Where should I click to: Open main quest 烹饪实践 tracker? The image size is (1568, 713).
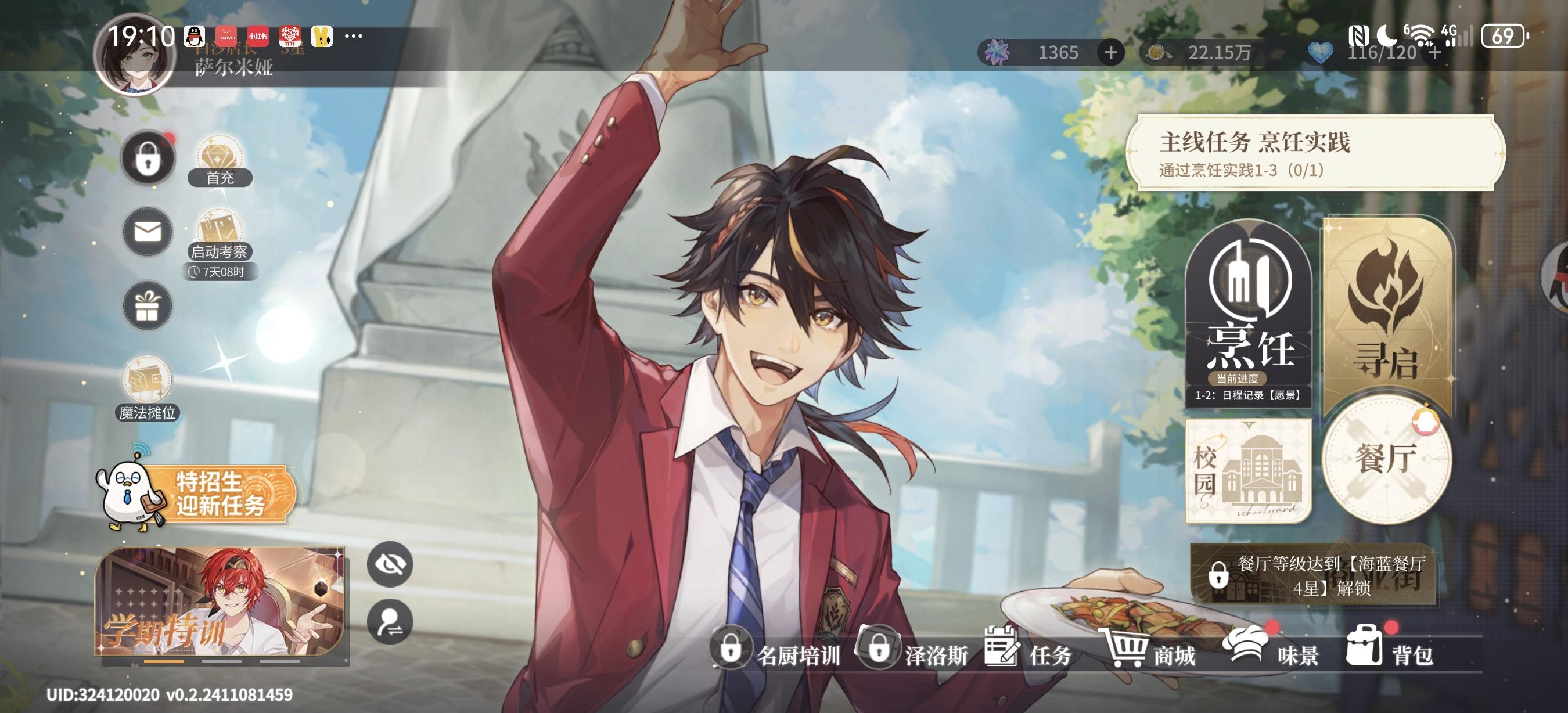point(1315,153)
